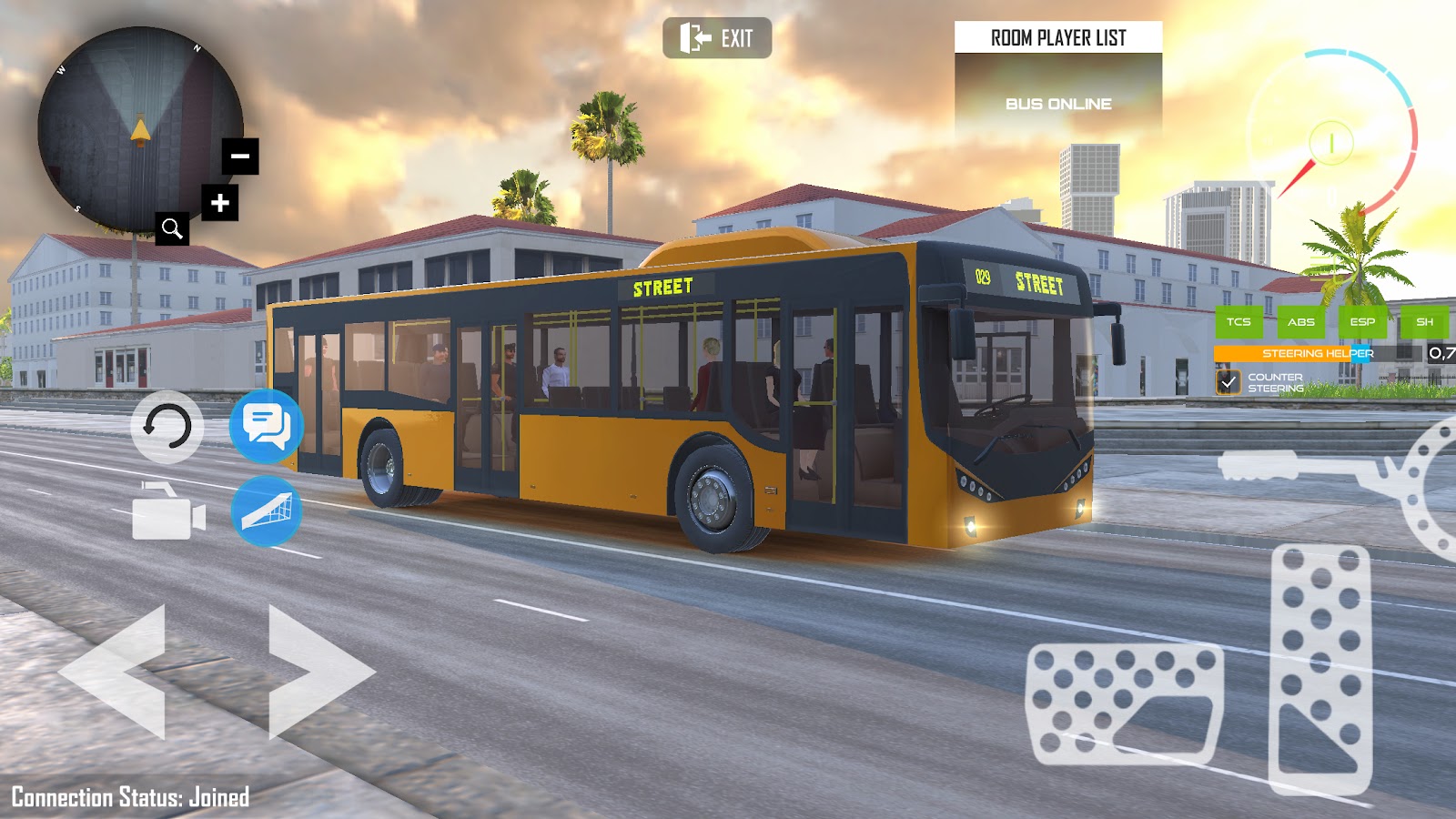This screenshot has height=819, width=1456.
Task: Toggle the SH button
Action: tap(1424, 322)
